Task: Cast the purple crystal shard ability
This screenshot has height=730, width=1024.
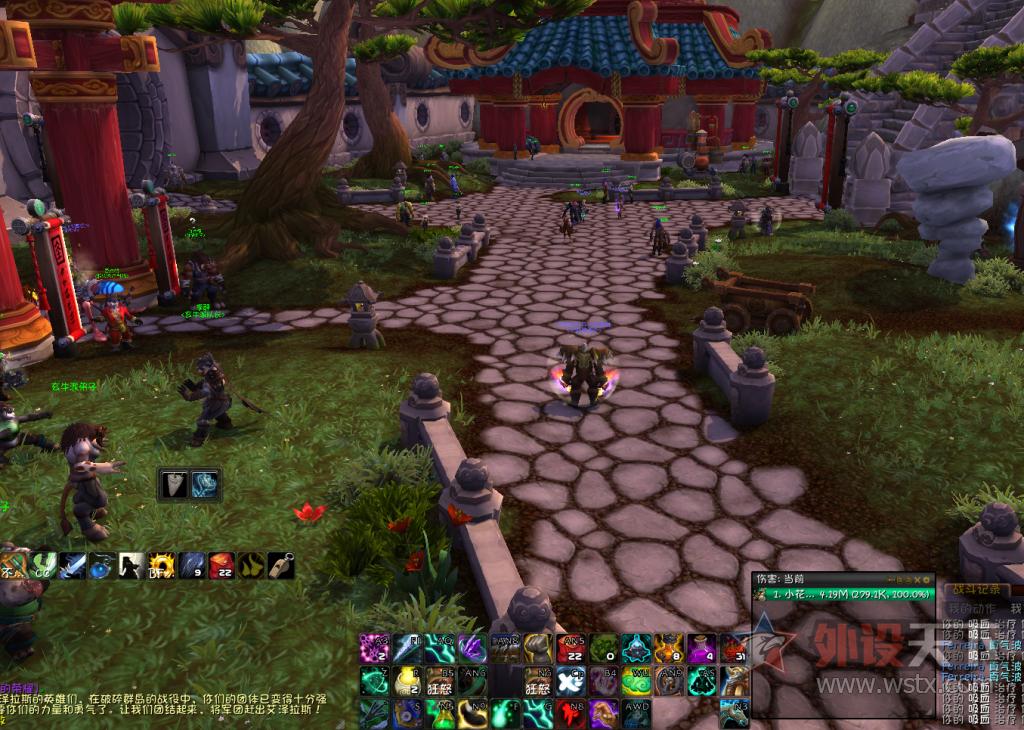Action: [472, 648]
